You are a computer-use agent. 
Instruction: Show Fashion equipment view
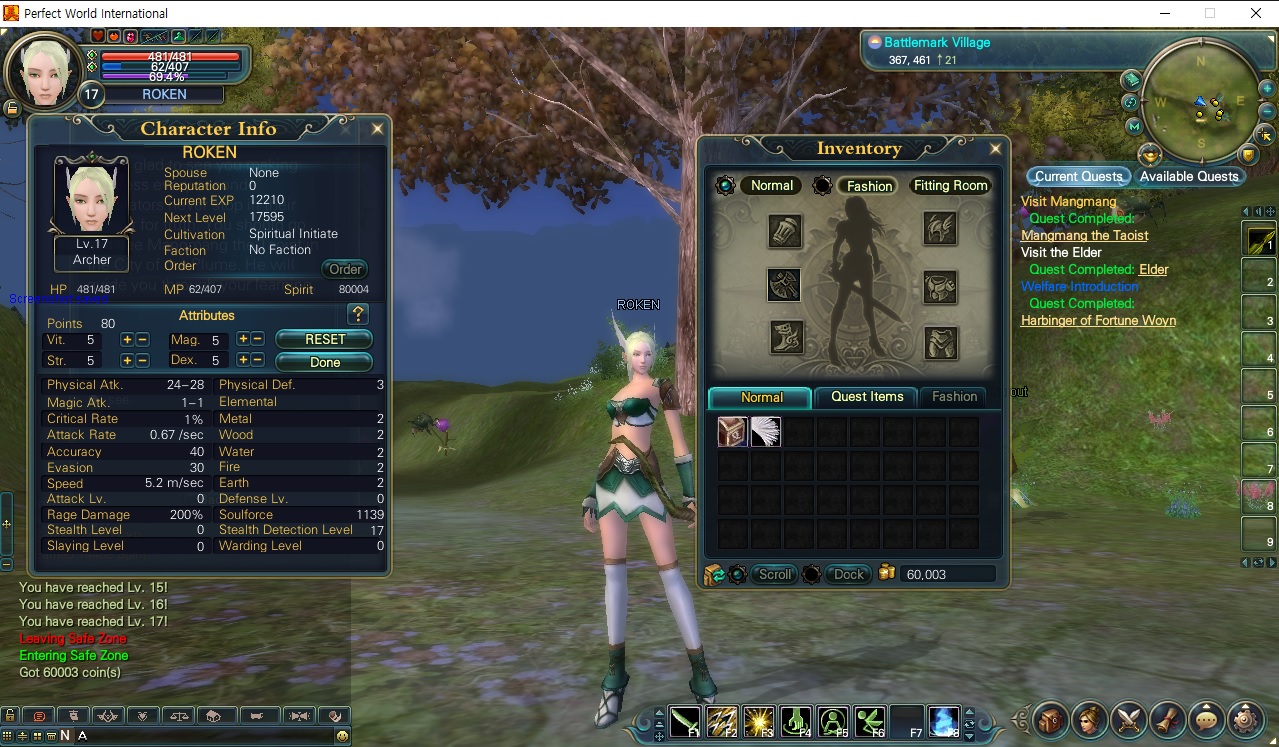click(869, 186)
